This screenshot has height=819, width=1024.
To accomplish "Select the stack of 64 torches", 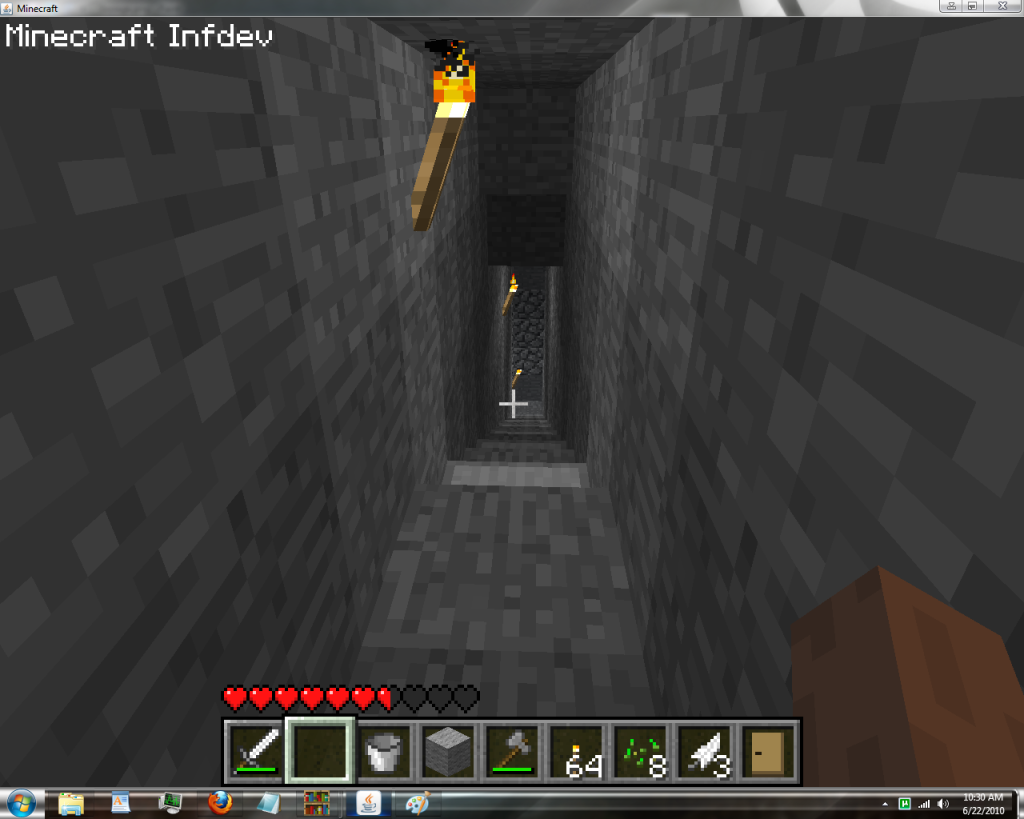I will pyautogui.click(x=577, y=751).
